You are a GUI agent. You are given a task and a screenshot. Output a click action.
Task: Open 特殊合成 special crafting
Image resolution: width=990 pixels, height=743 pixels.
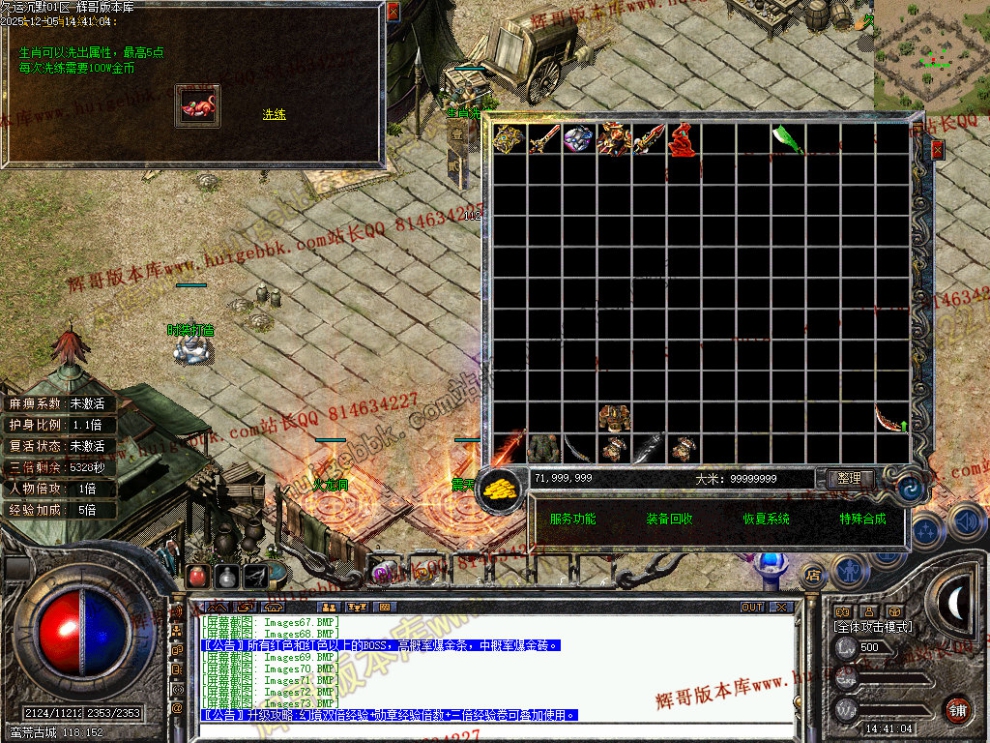863,519
